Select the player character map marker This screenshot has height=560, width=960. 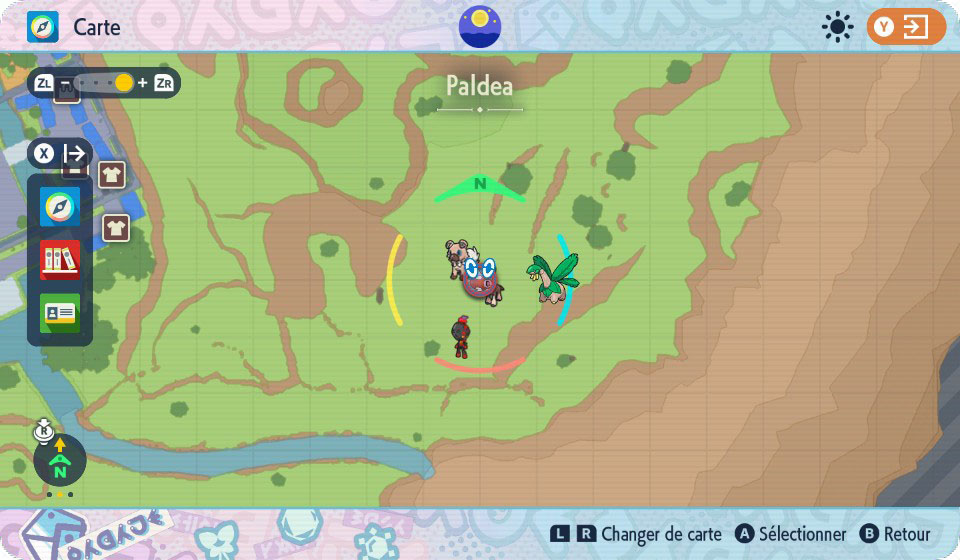pos(460,337)
